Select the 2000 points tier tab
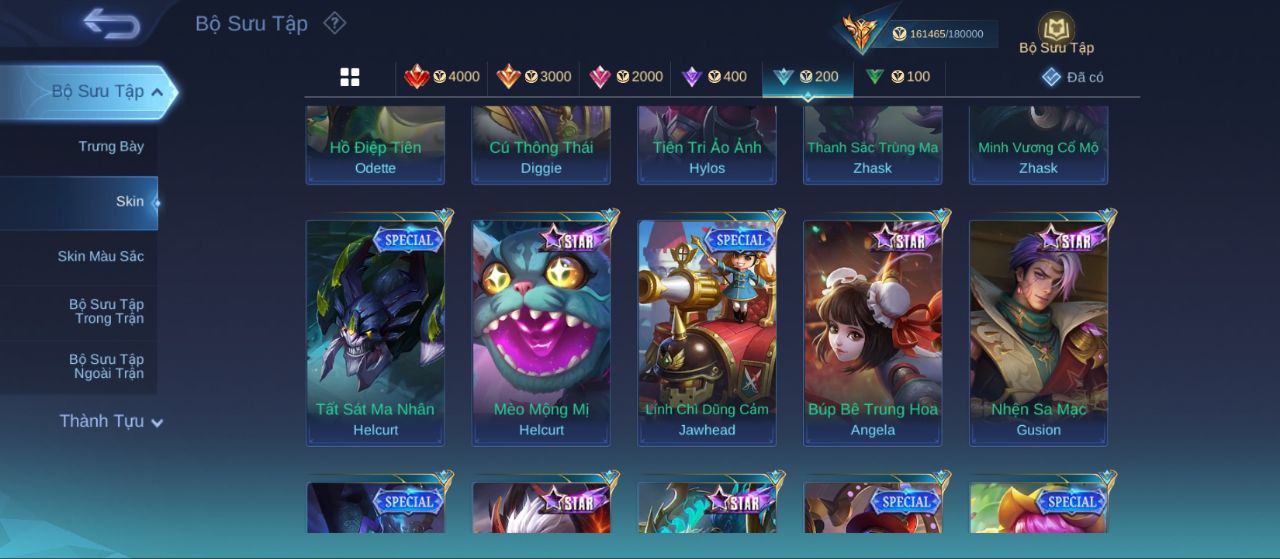The image size is (1280, 559). coord(626,77)
